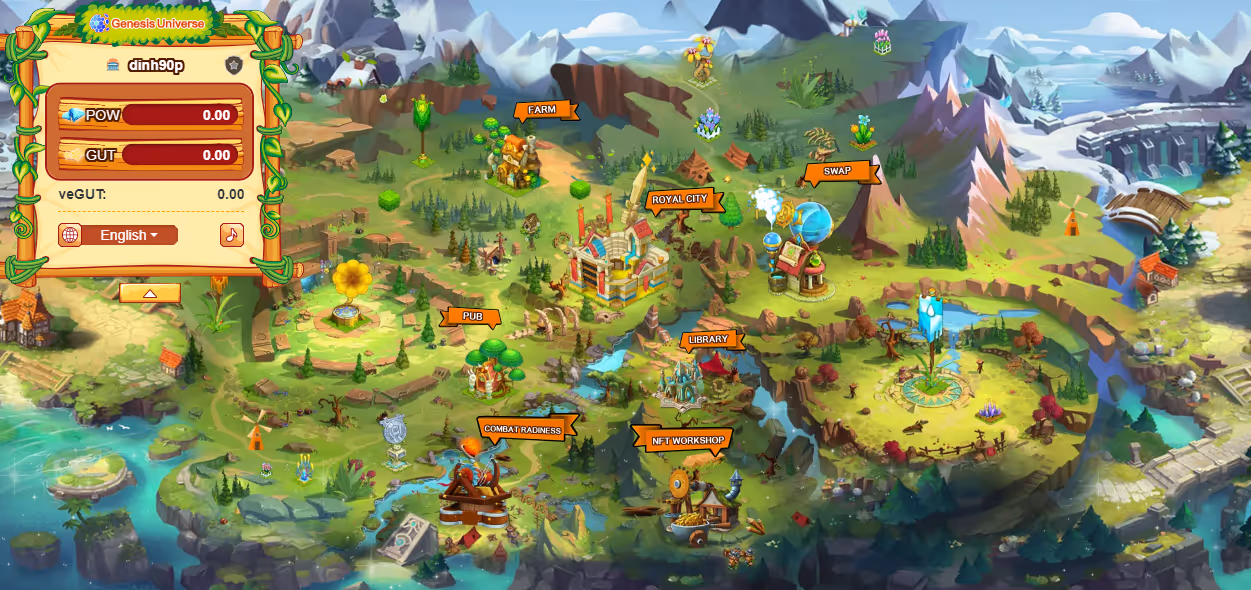The height and width of the screenshot is (590, 1251).
Task: Click the star shield badge icon
Action: click(x=234, y=65)
